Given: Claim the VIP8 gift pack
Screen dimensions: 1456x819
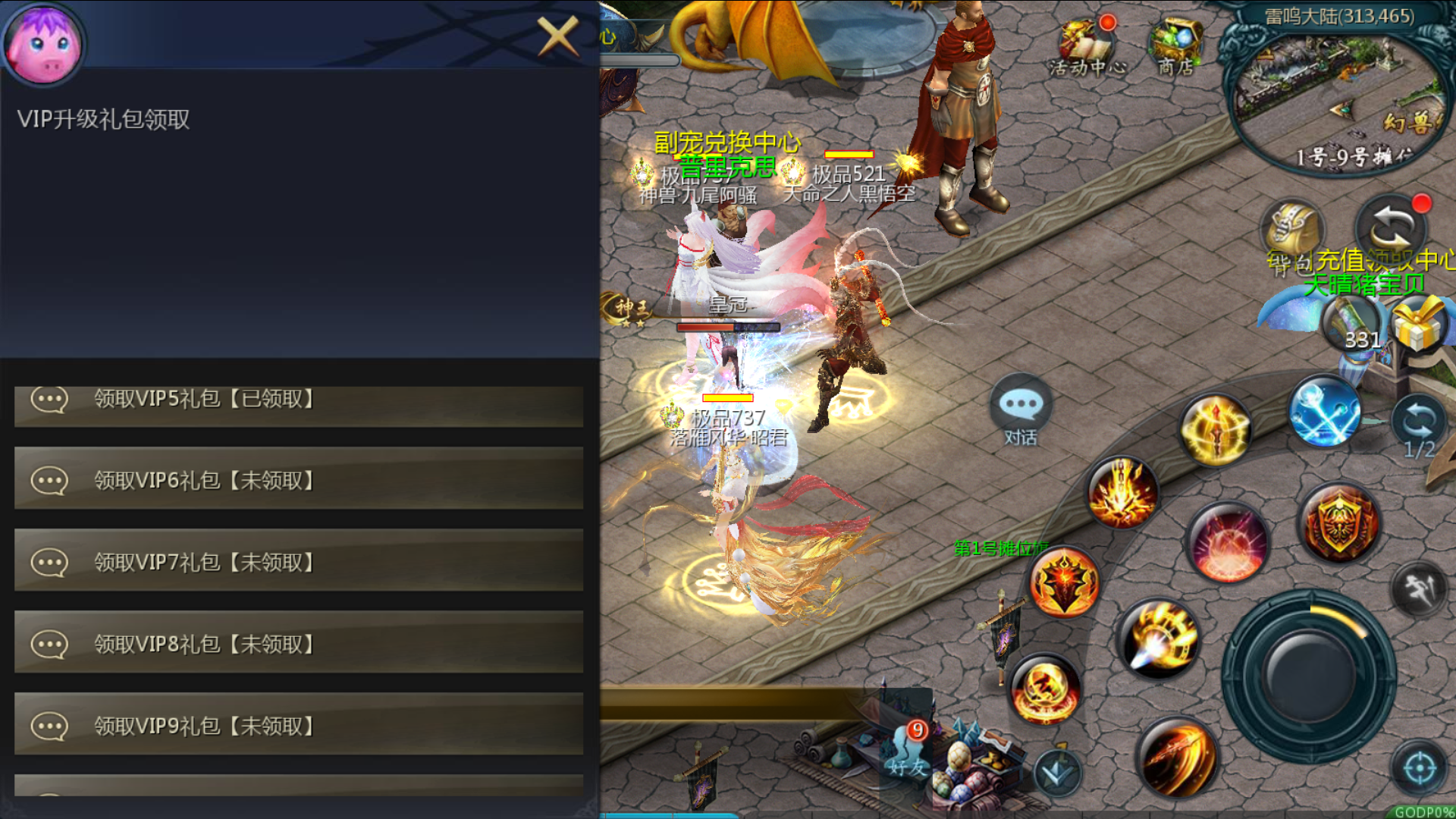Looking at the screenshot, I should 299,644.
